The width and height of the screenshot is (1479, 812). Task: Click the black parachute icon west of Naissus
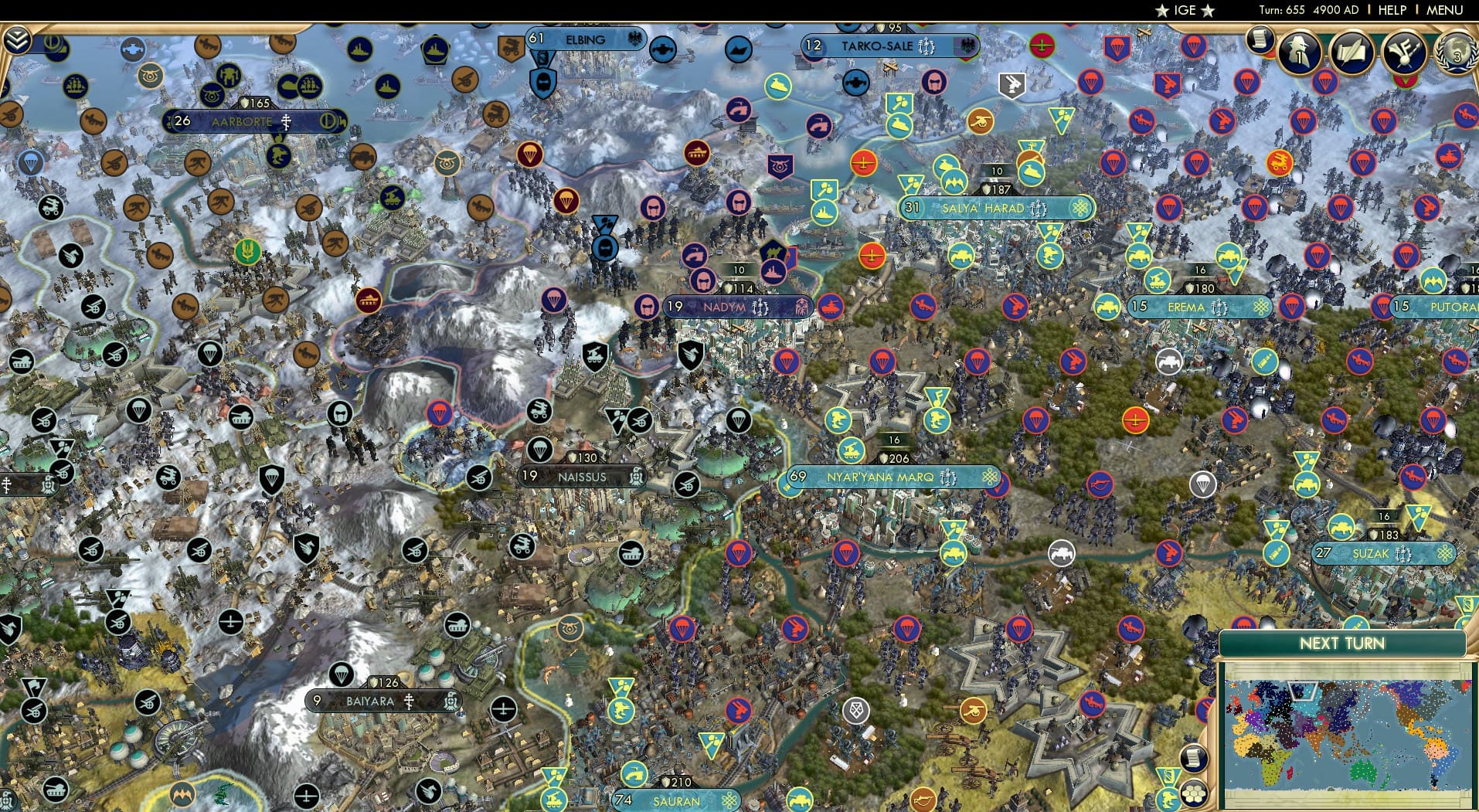(540, 450)
